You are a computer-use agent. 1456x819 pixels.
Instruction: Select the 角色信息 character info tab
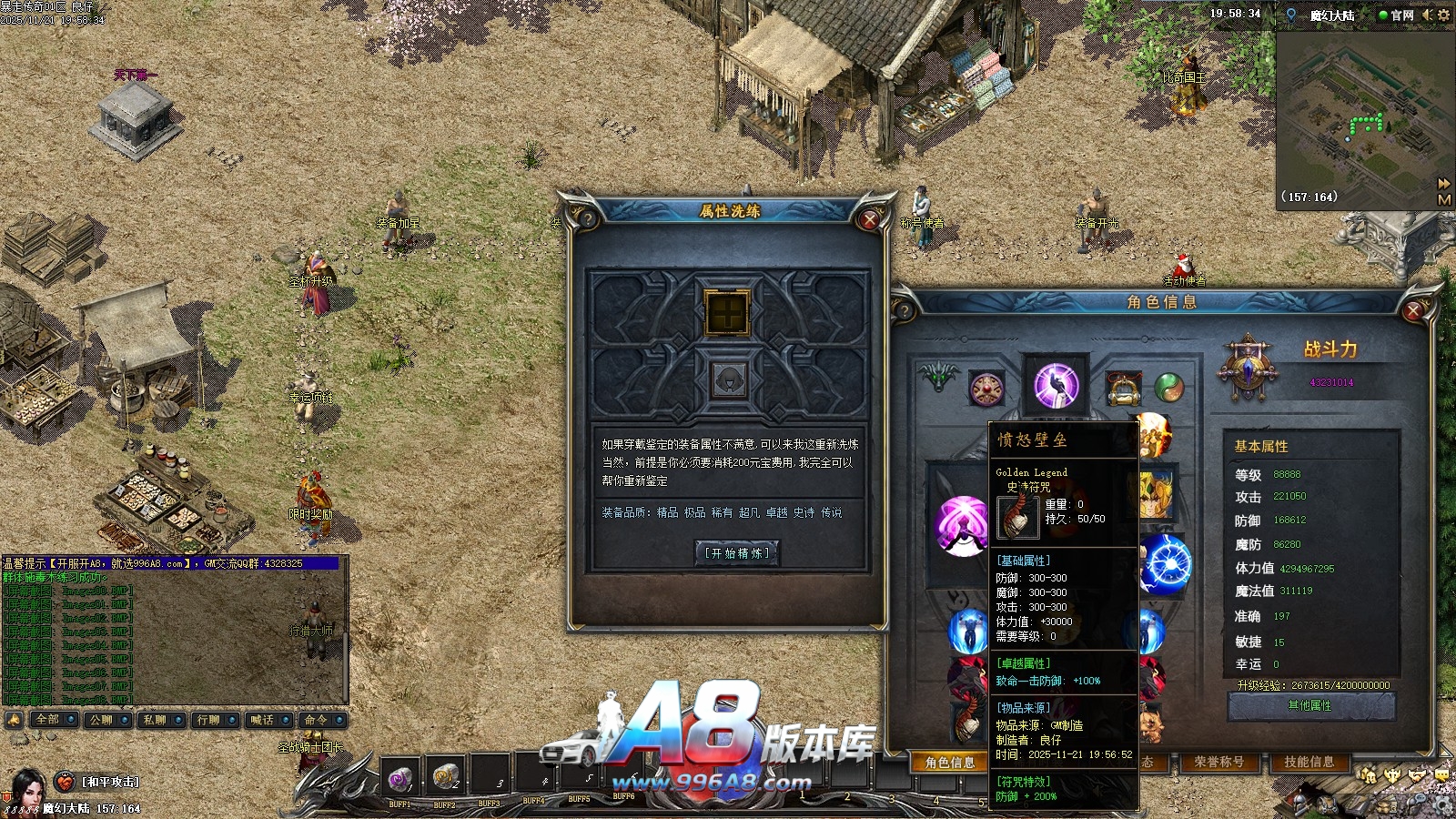949,763
